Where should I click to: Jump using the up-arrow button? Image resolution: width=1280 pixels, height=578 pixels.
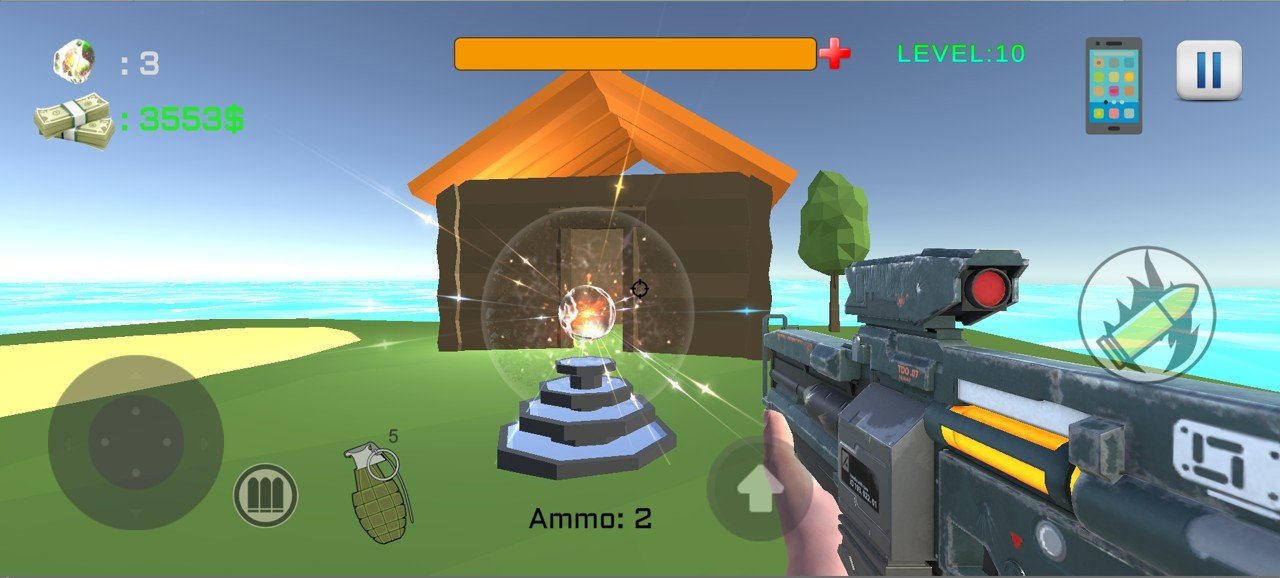pyautogui.click(x=758, y=490)
